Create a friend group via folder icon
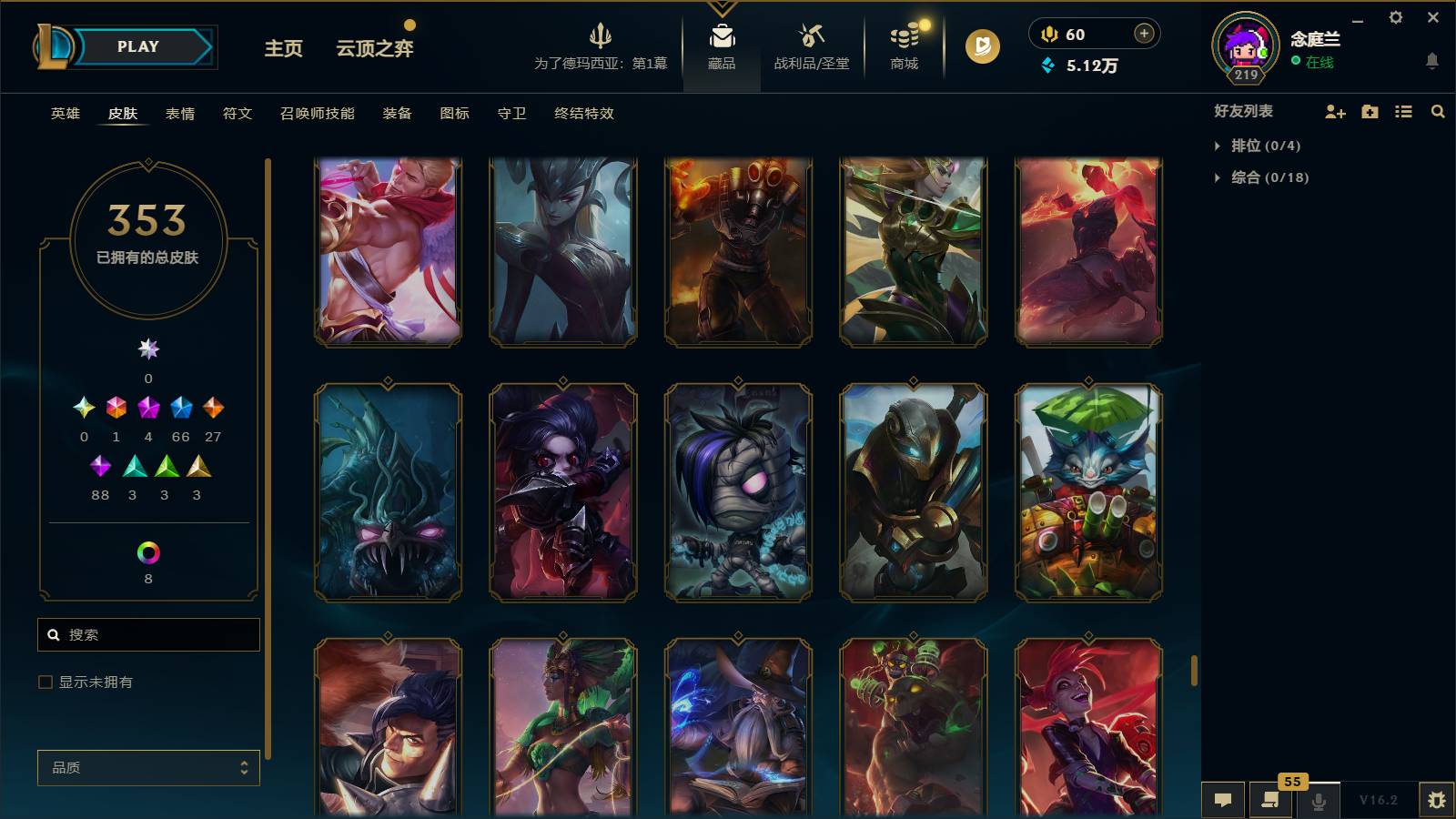1456x819 pixels. (1369, 112)
